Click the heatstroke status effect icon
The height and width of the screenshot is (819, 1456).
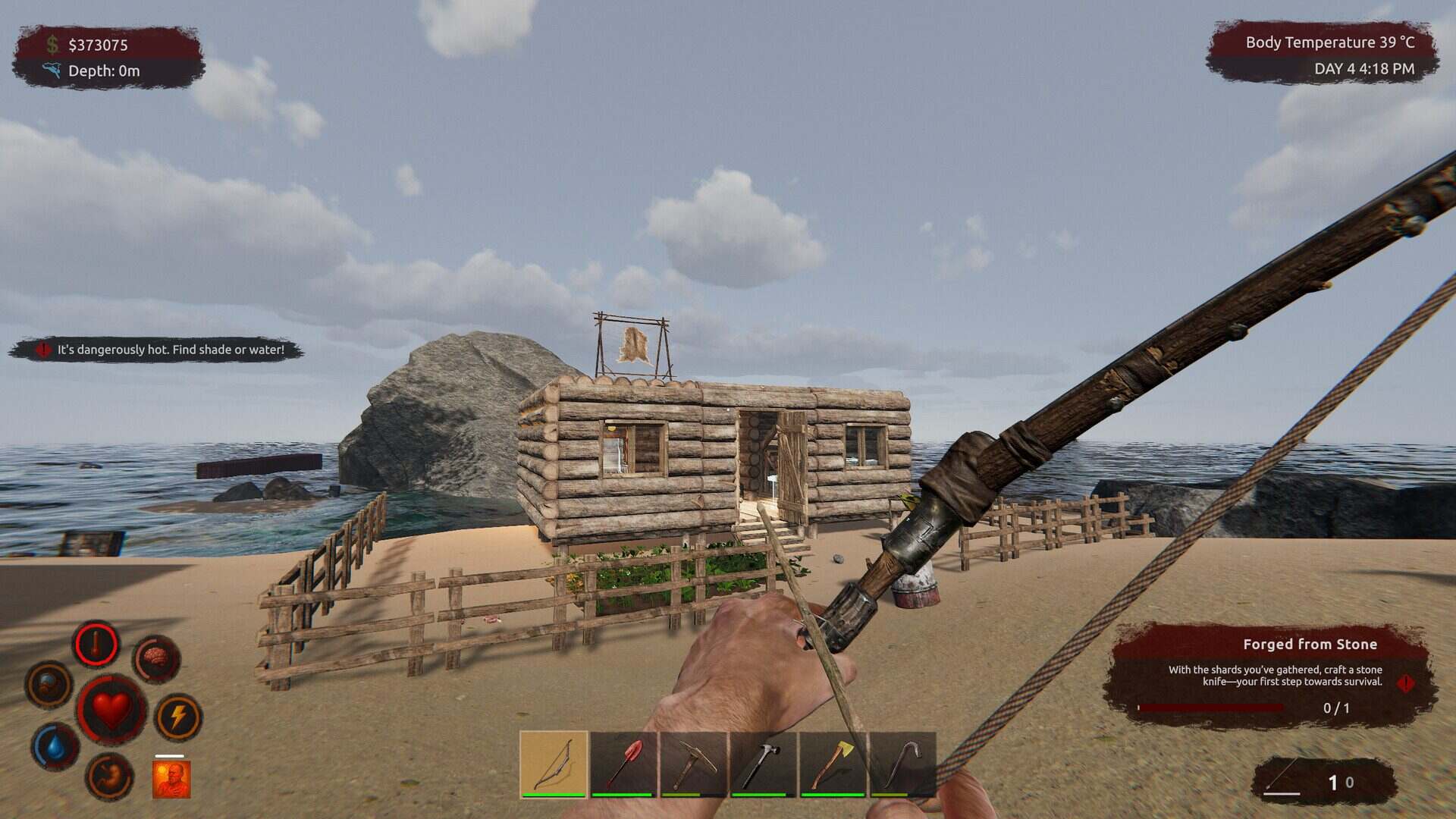pos(171,779)
